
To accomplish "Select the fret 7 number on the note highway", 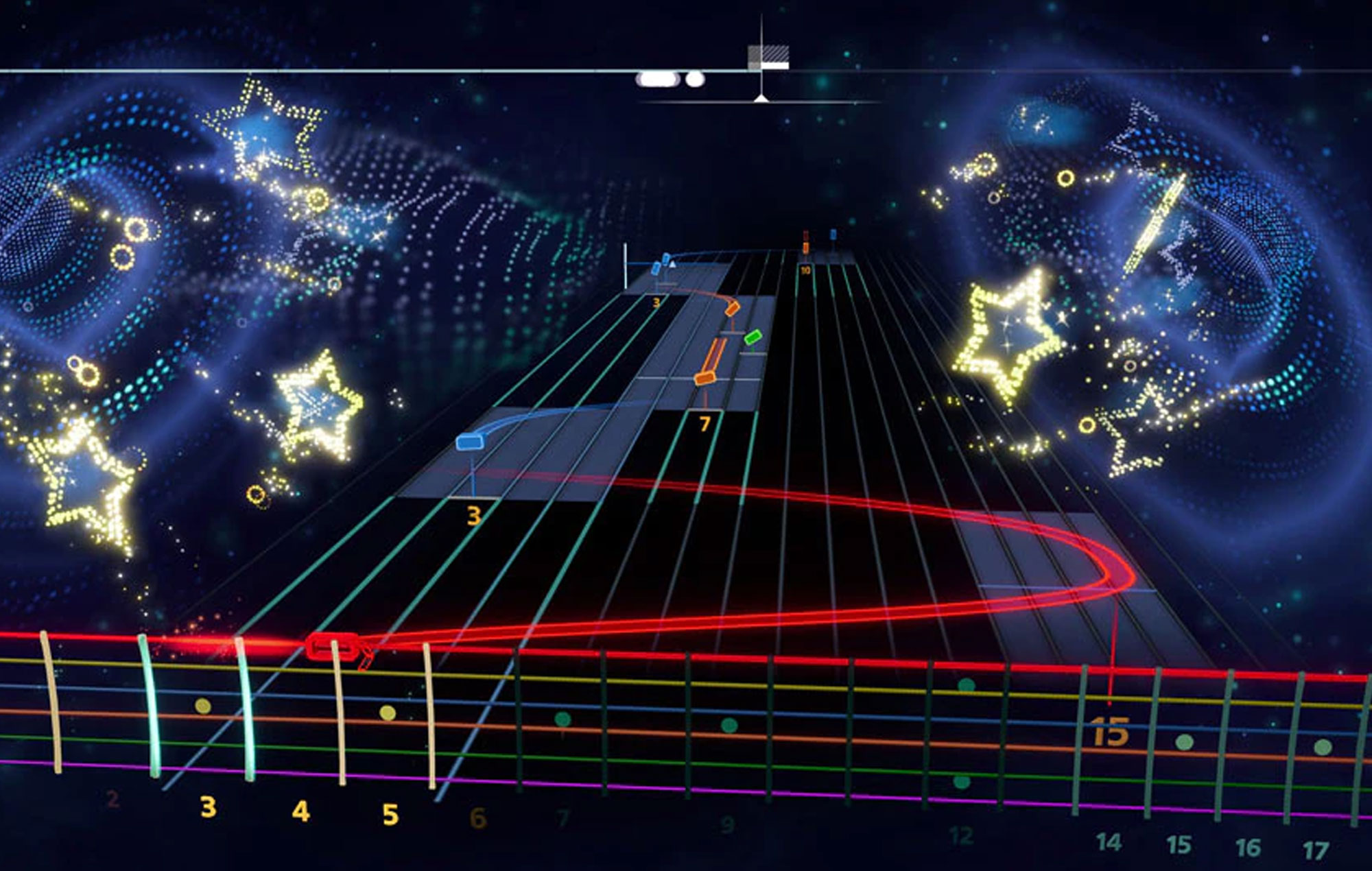I will click(x=705, y=424).
